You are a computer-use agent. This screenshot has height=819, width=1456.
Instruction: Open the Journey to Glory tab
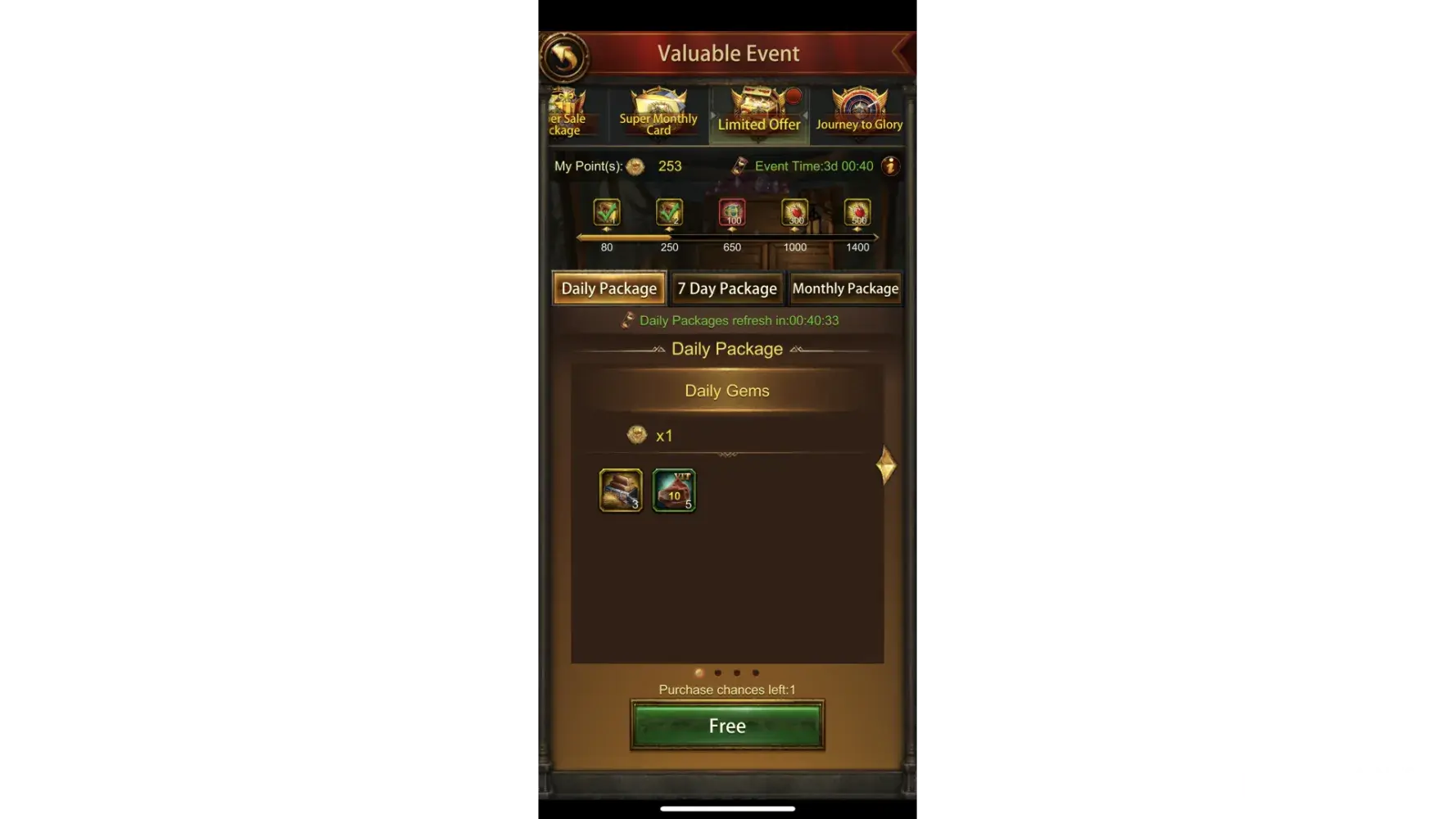[x=859, y=114]
